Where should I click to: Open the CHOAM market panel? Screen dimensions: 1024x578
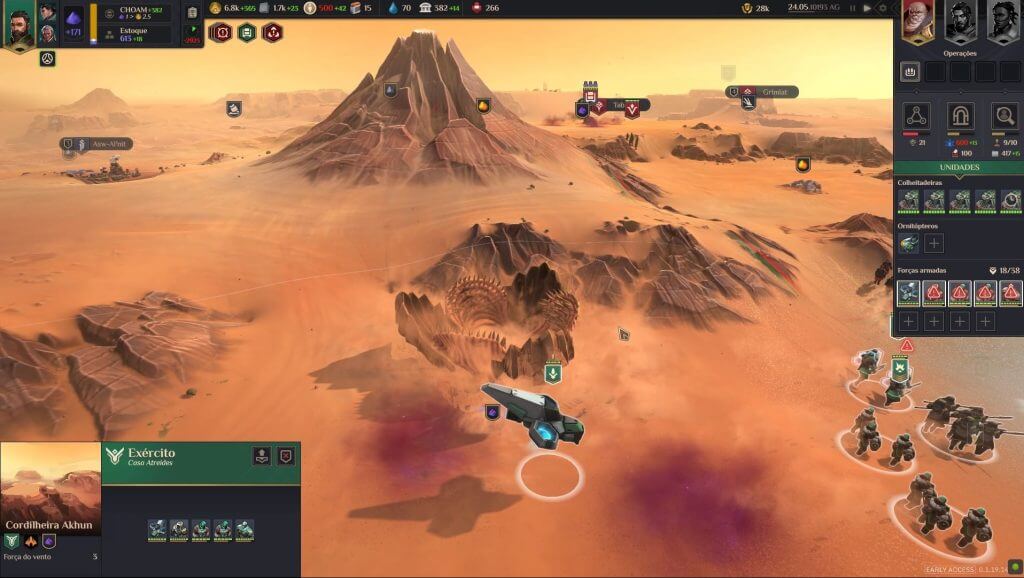click(139, 12)
